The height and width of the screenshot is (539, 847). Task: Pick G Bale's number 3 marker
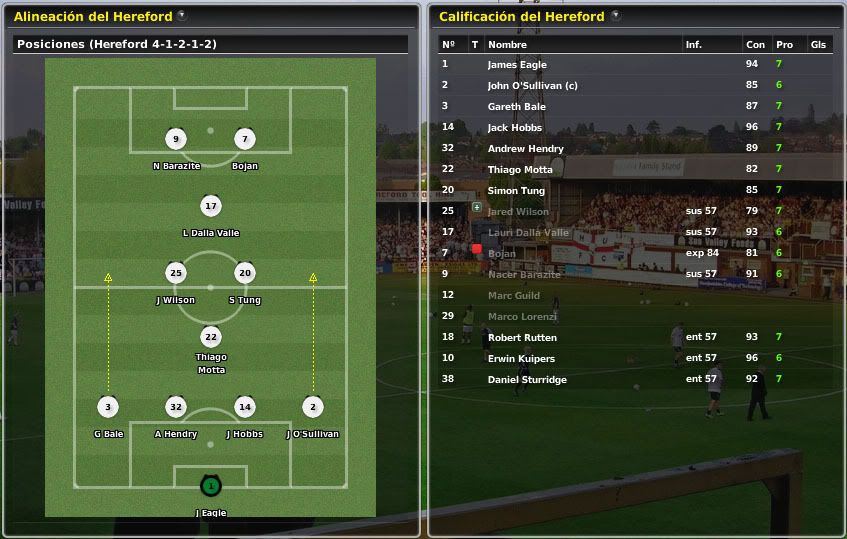pos(107,407)
